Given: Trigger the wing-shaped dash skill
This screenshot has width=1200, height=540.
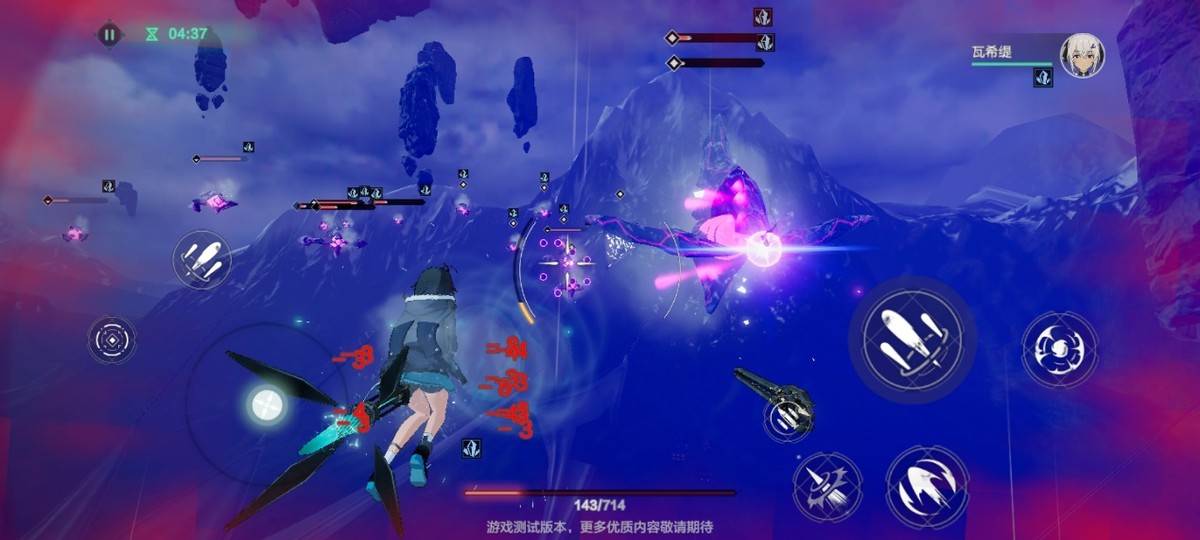Looking at the screenshot, I should 926,486.
